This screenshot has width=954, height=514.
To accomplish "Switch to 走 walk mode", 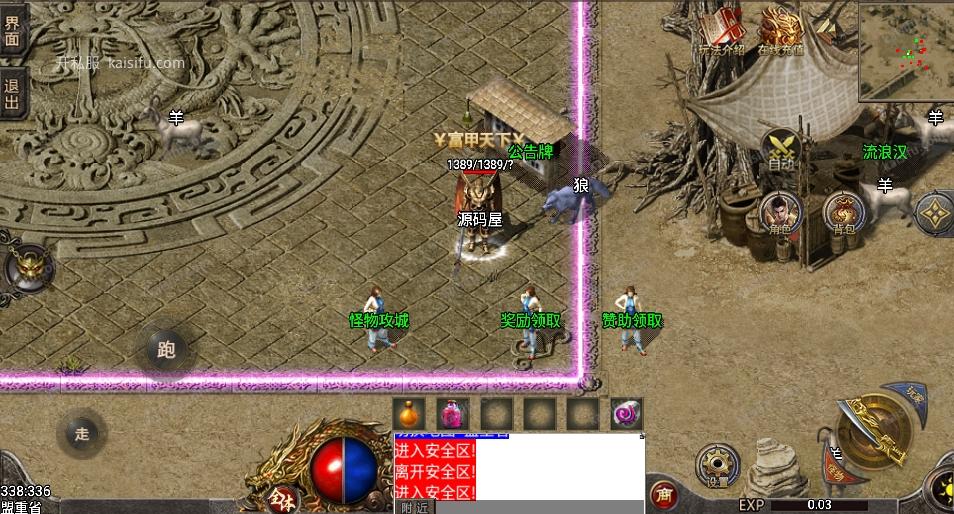I will click(x=82, y=434).
